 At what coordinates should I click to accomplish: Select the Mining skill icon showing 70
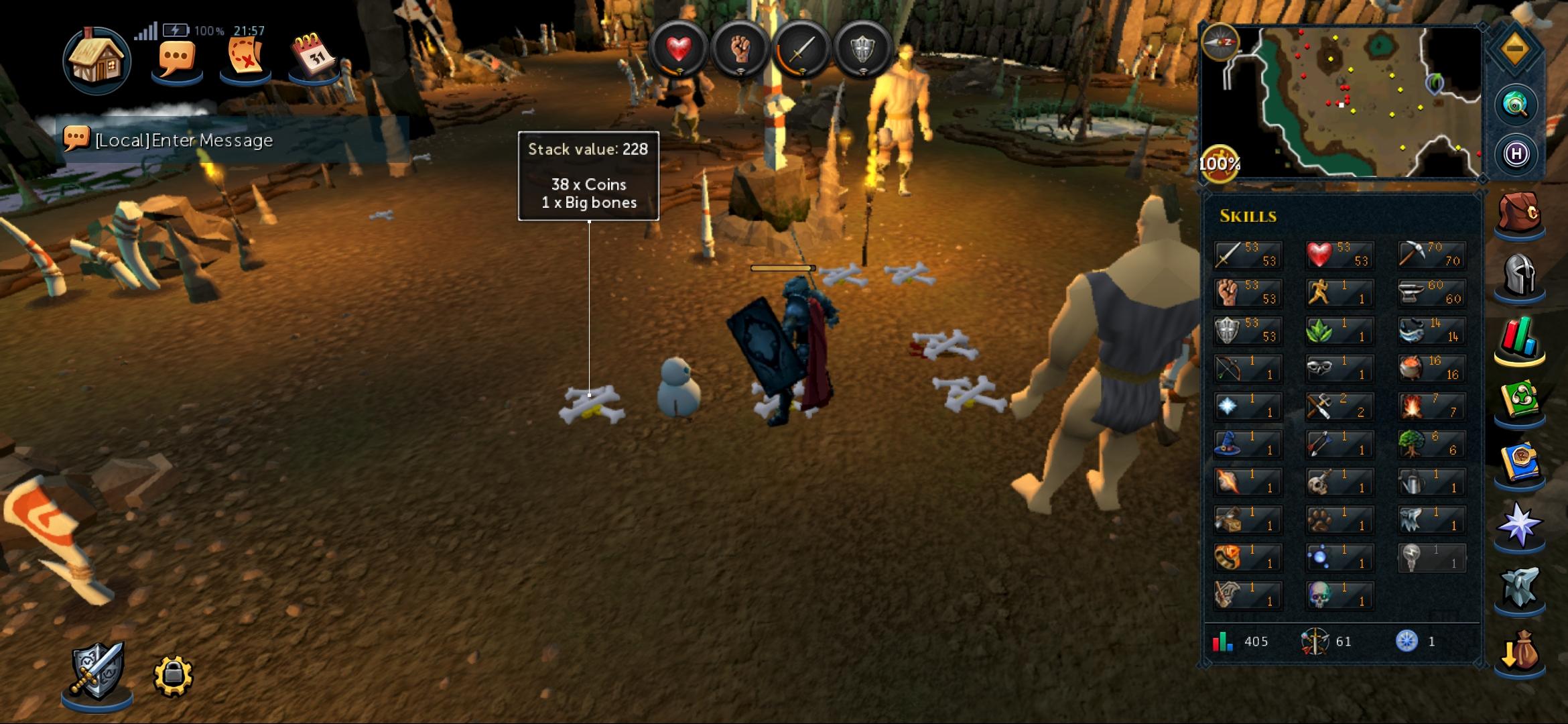(1431, 255)
